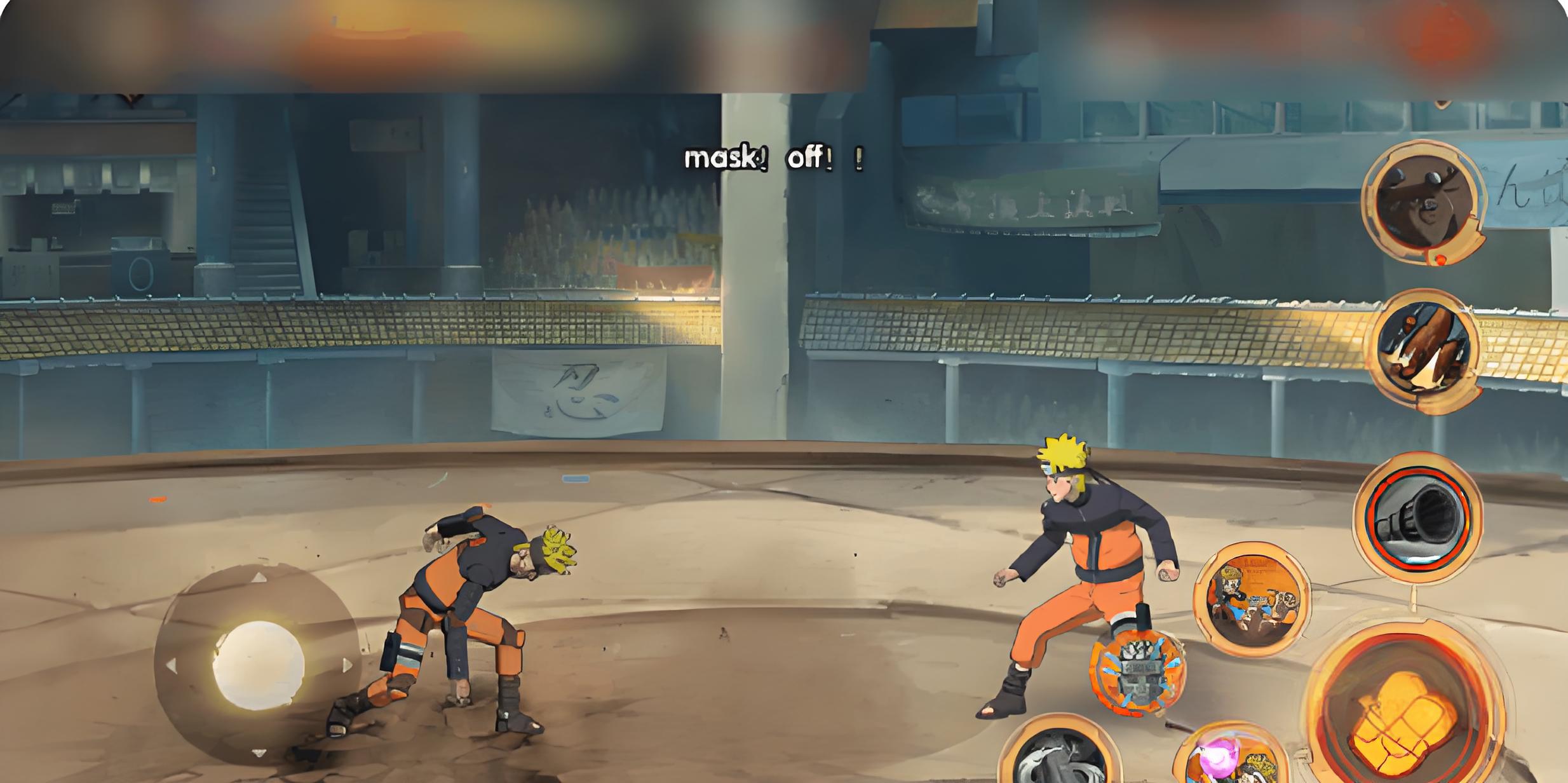Activate the topmost dark brown creature icon
Screen dimensions: 1568x783
click(1423, 202)
